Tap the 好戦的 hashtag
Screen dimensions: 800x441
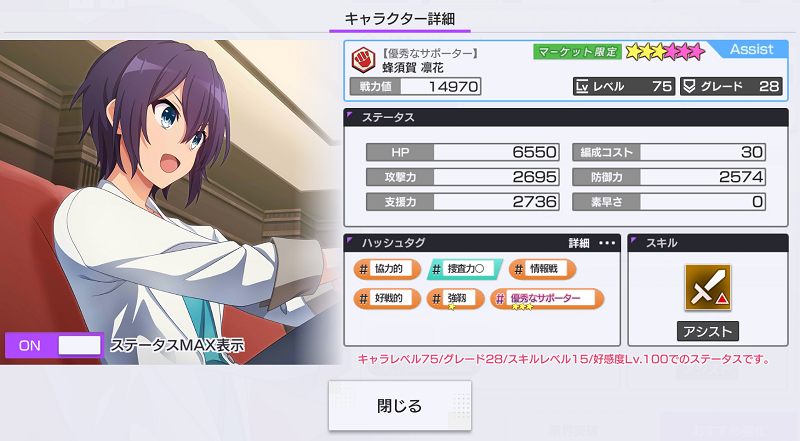point(384,298)
